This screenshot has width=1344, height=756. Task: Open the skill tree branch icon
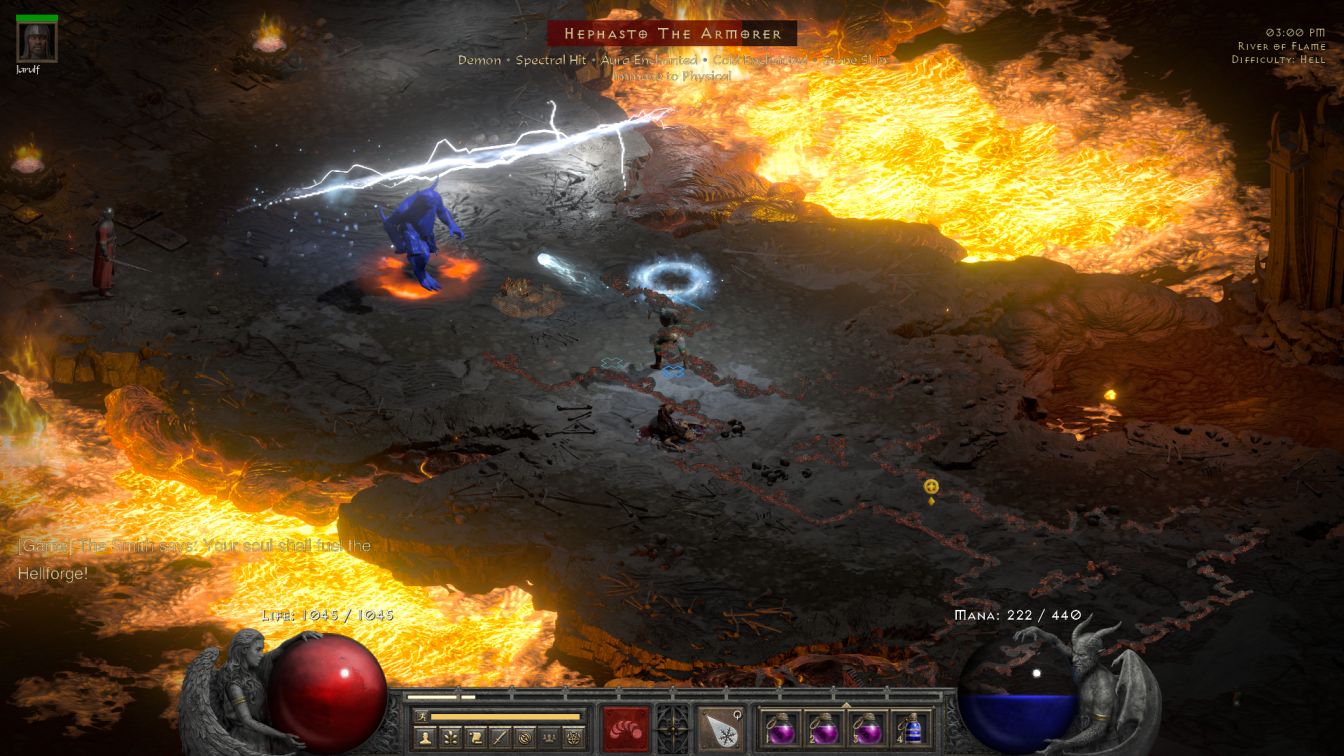(x=450, y=738)
